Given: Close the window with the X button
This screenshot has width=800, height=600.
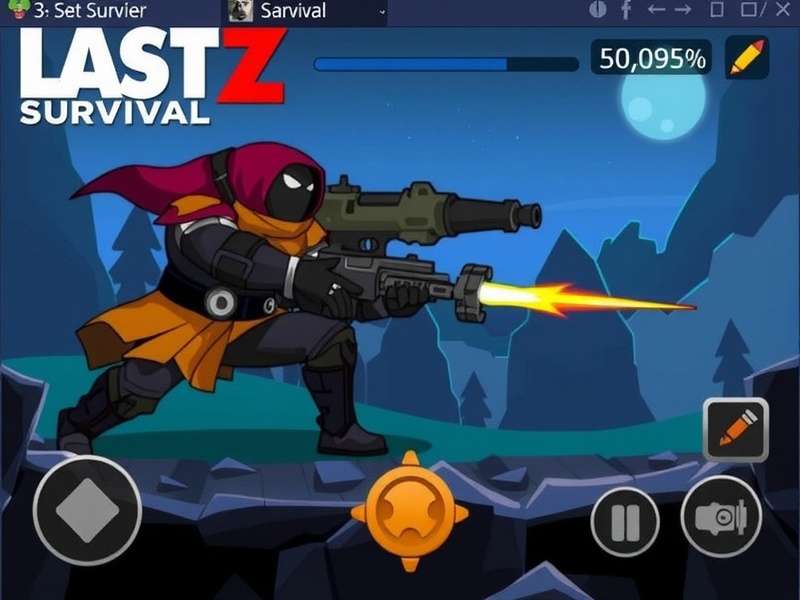Looking at the screenshot, I should pos(783,10).
